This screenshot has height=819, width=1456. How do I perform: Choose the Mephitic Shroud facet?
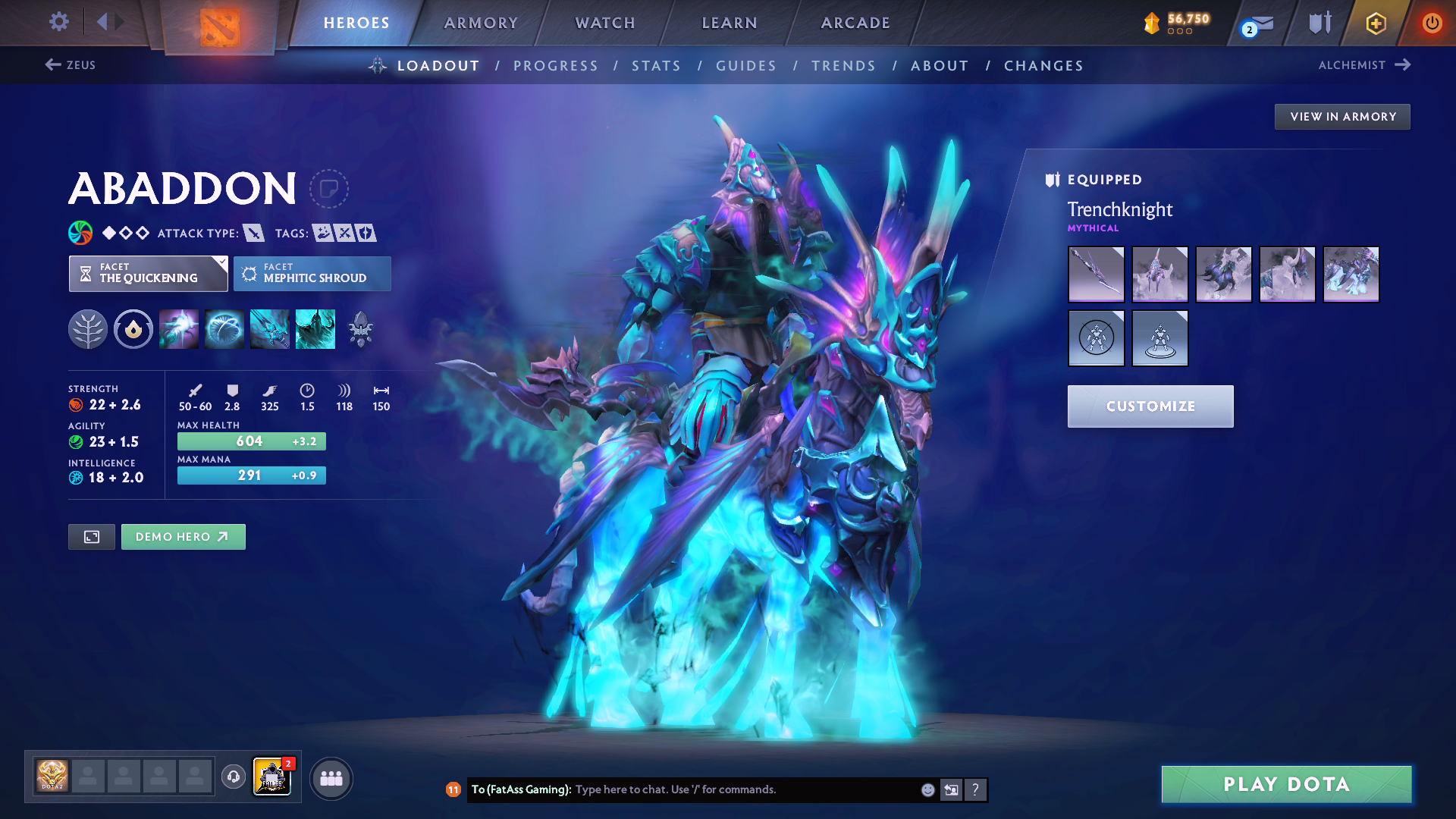(312, 274)
